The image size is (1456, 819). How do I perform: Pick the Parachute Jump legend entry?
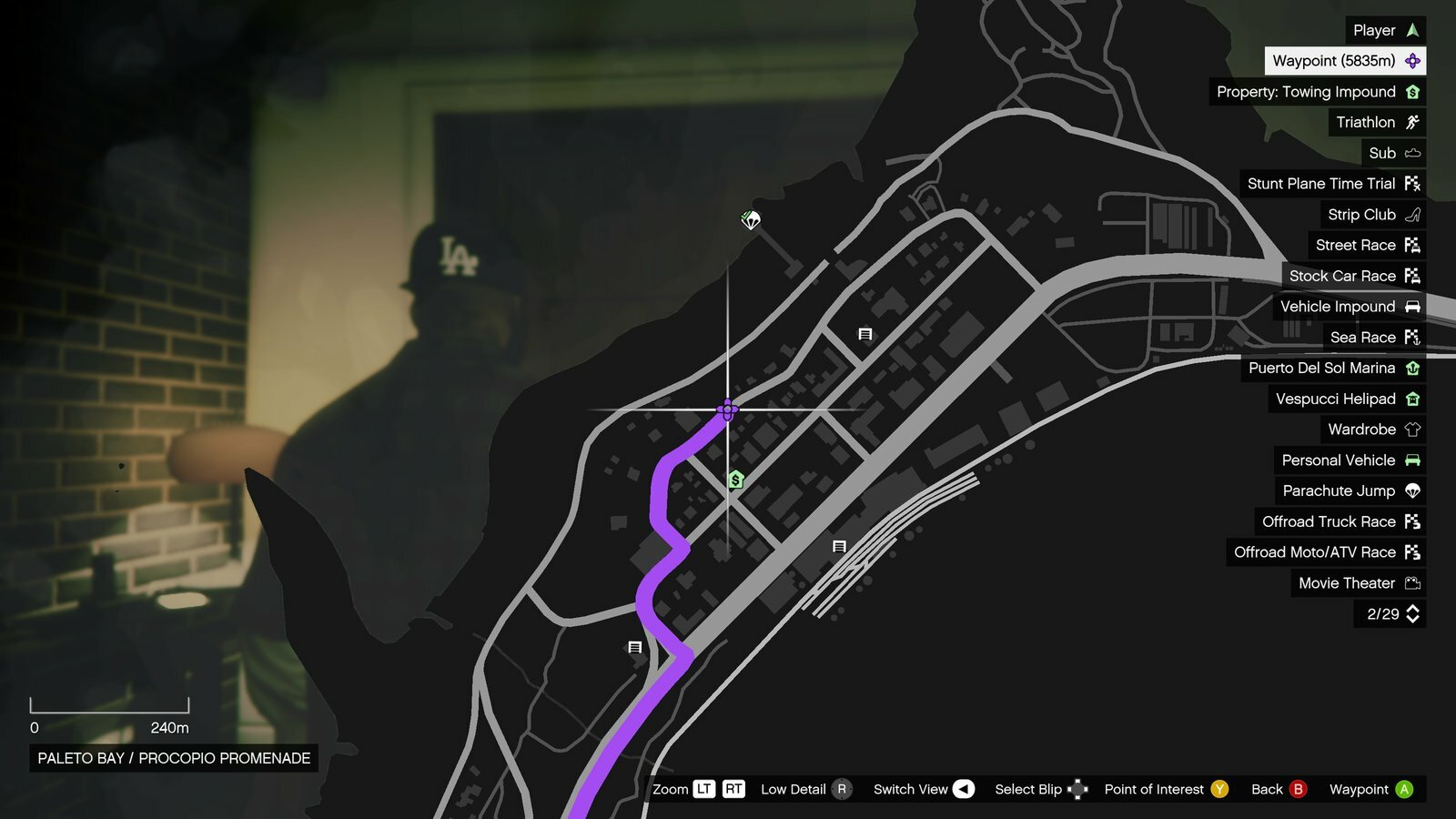click(1350, 490)
